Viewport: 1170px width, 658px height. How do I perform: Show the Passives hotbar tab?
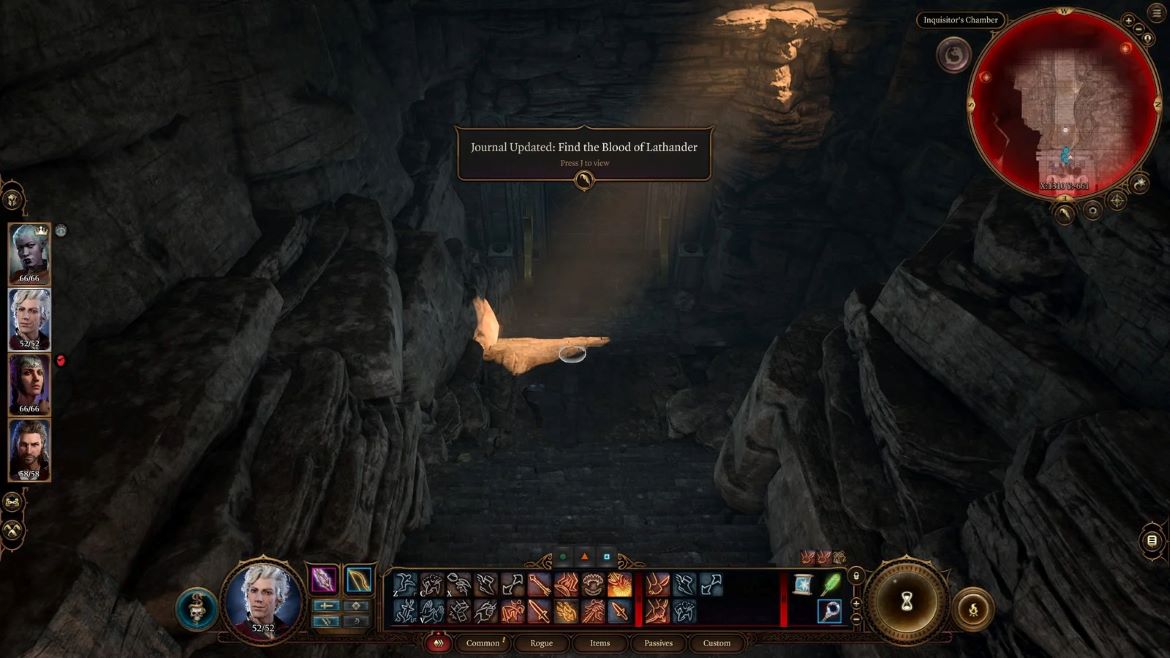[x=658, y=643]
